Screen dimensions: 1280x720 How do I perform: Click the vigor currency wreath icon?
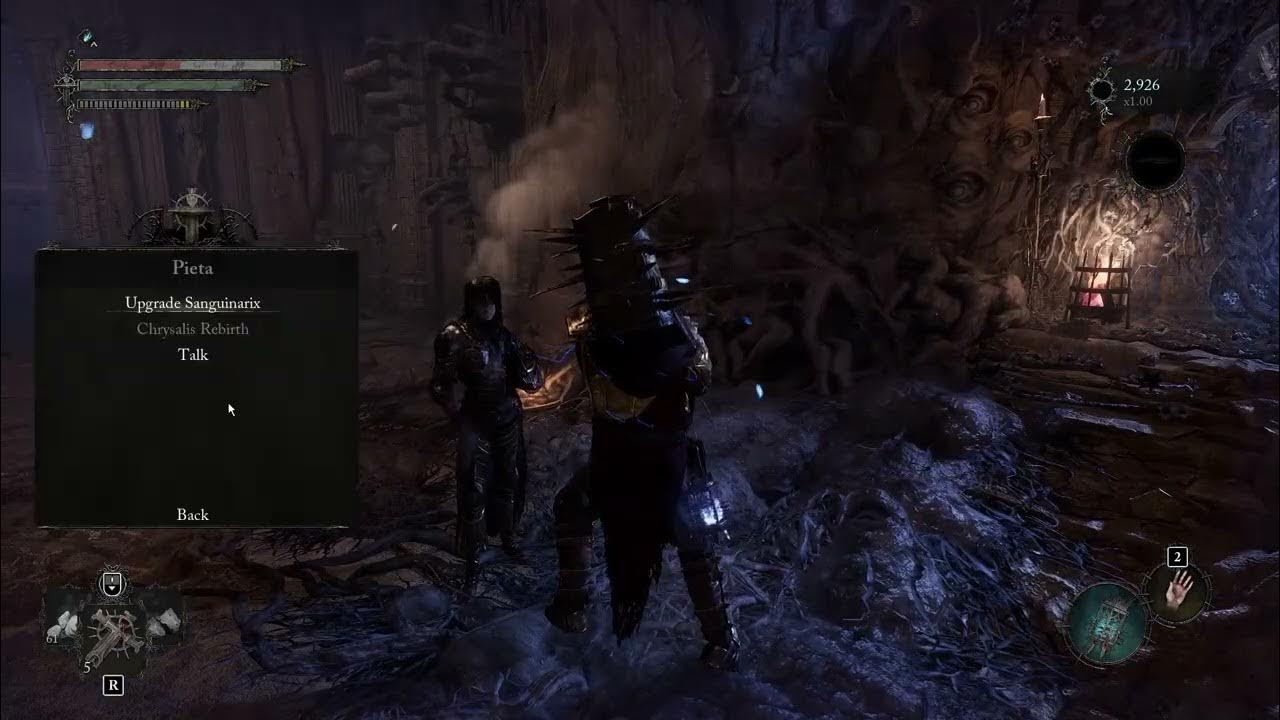point(1102,88)
